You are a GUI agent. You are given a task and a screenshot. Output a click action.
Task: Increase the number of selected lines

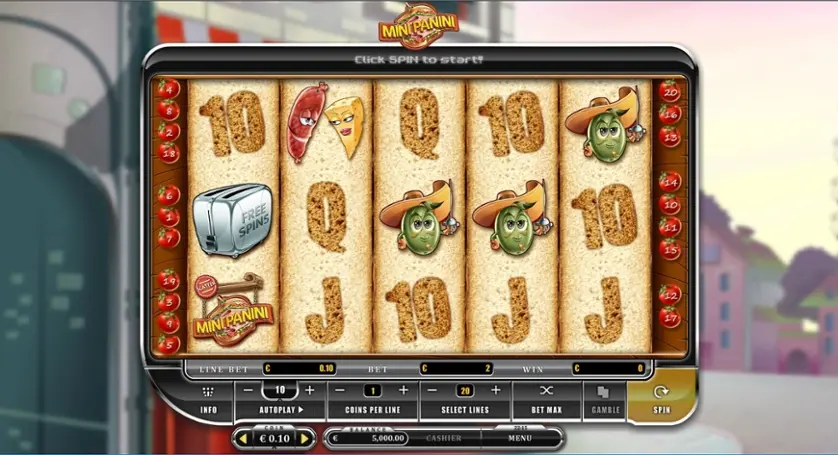496,390
